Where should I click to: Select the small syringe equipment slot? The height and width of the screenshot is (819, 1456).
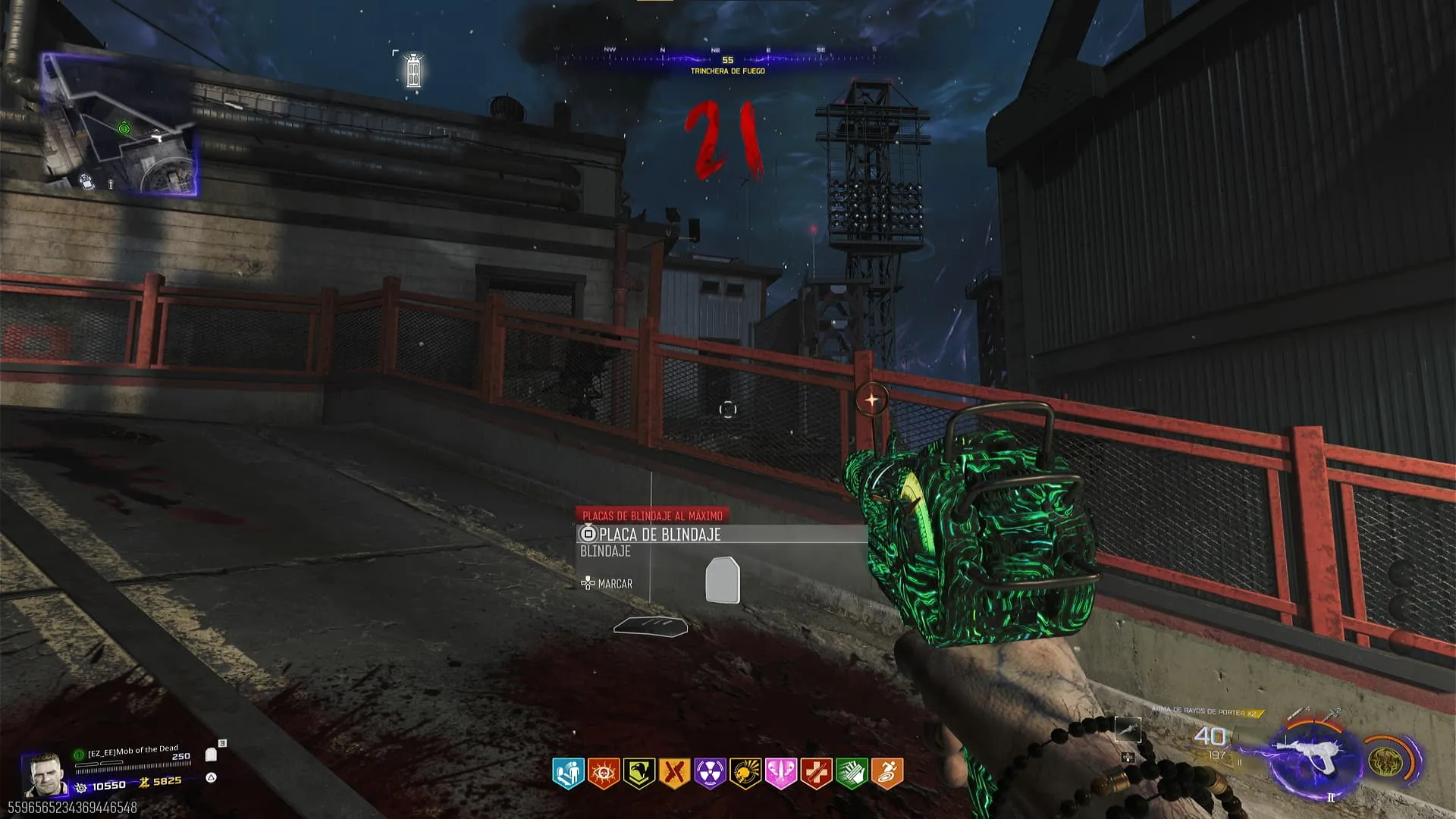(x=1128, y=730)
